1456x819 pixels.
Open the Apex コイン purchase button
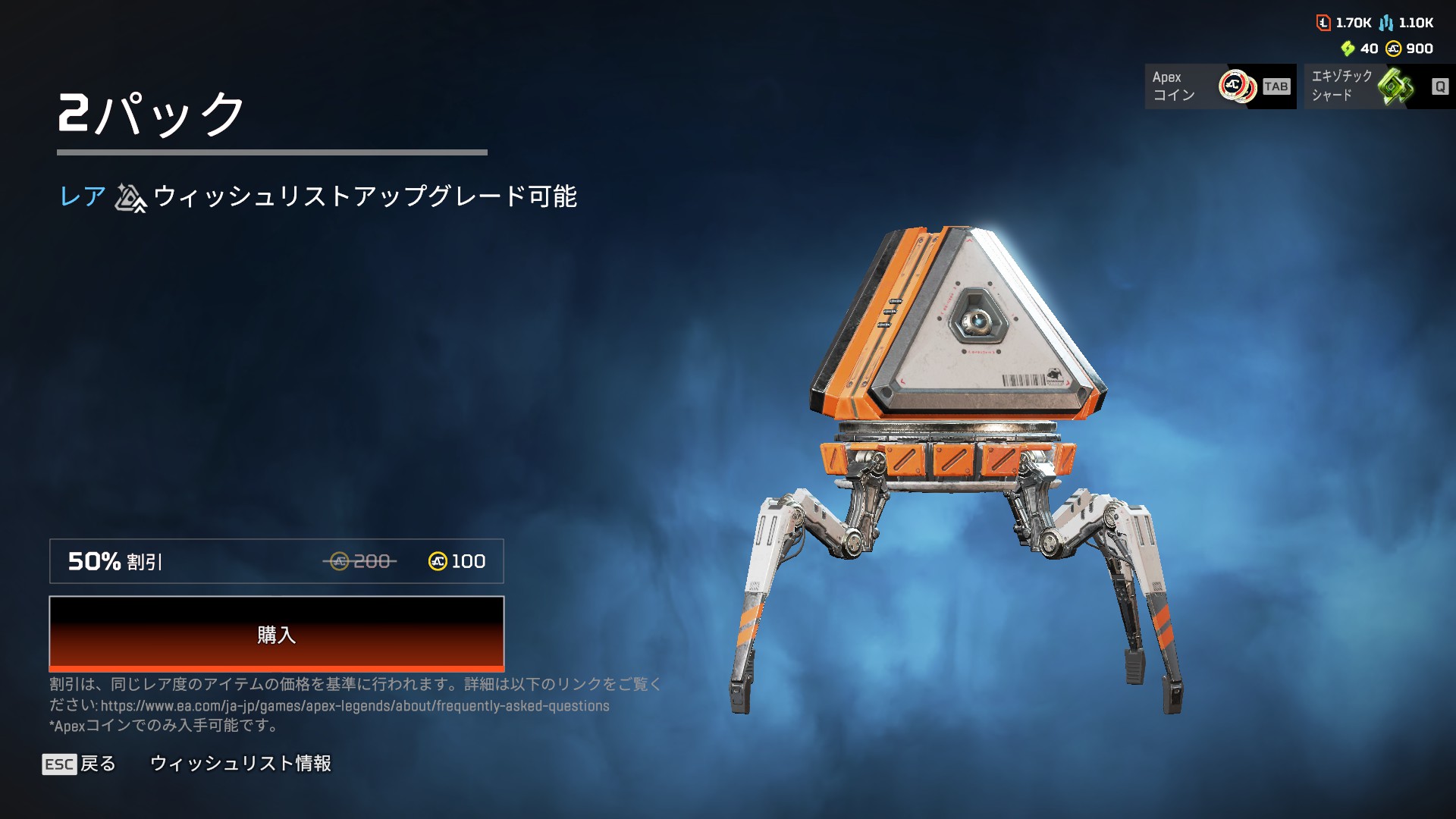pyautogui.click(x=1219, y=86)
